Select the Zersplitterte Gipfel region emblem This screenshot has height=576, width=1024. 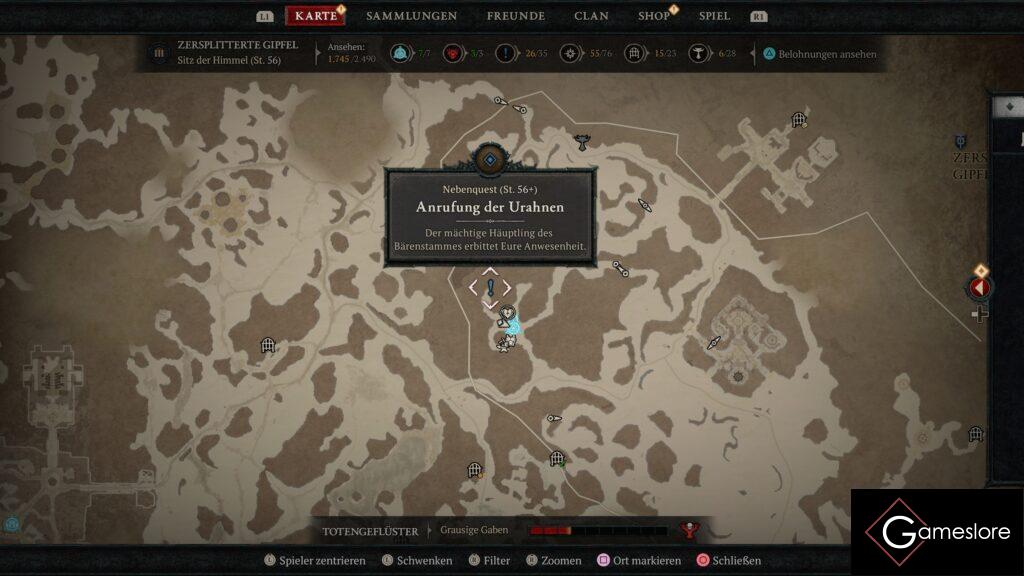click(158, 53)
